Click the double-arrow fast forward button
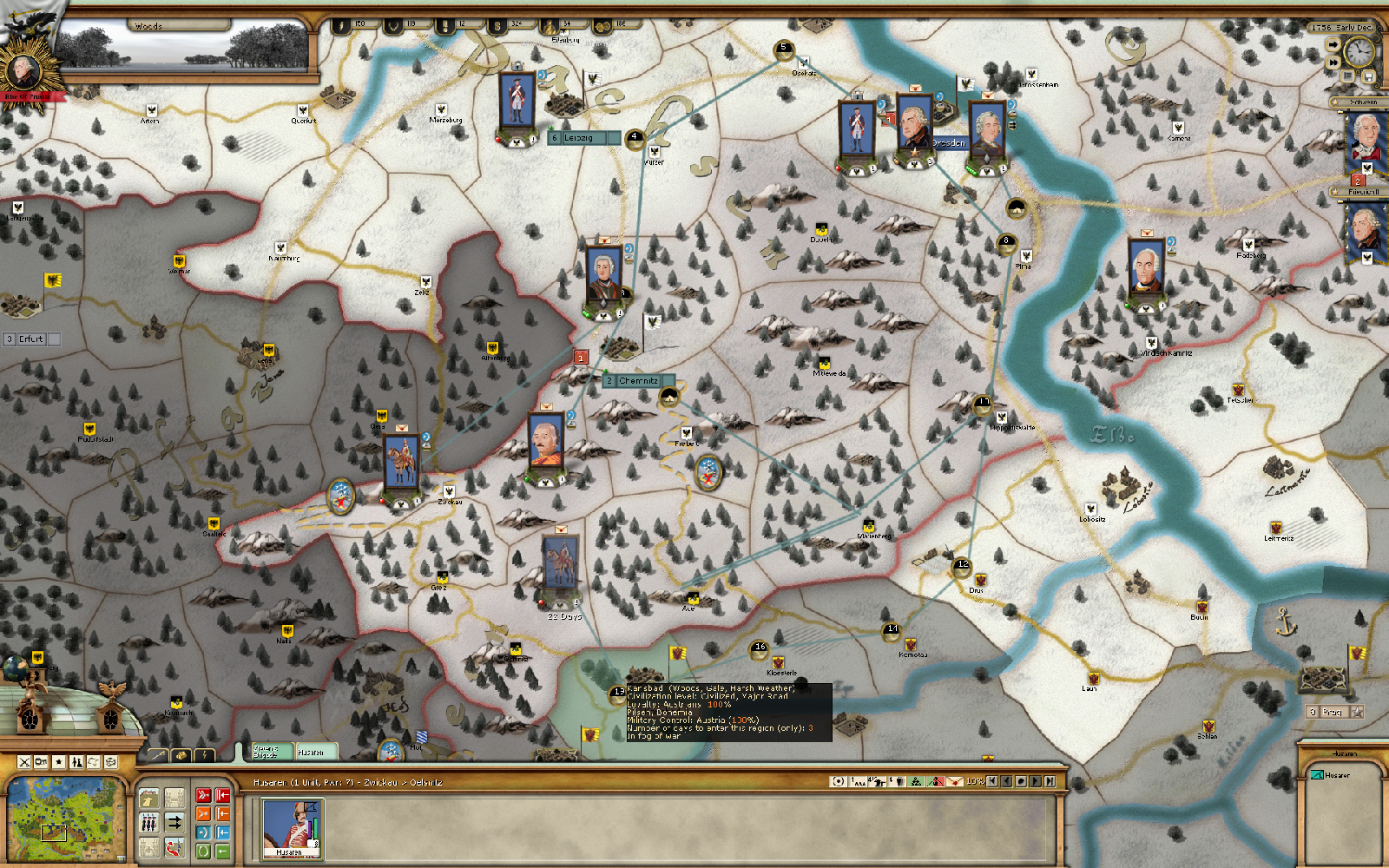 pyautogui.click(x=1333, y=62)
